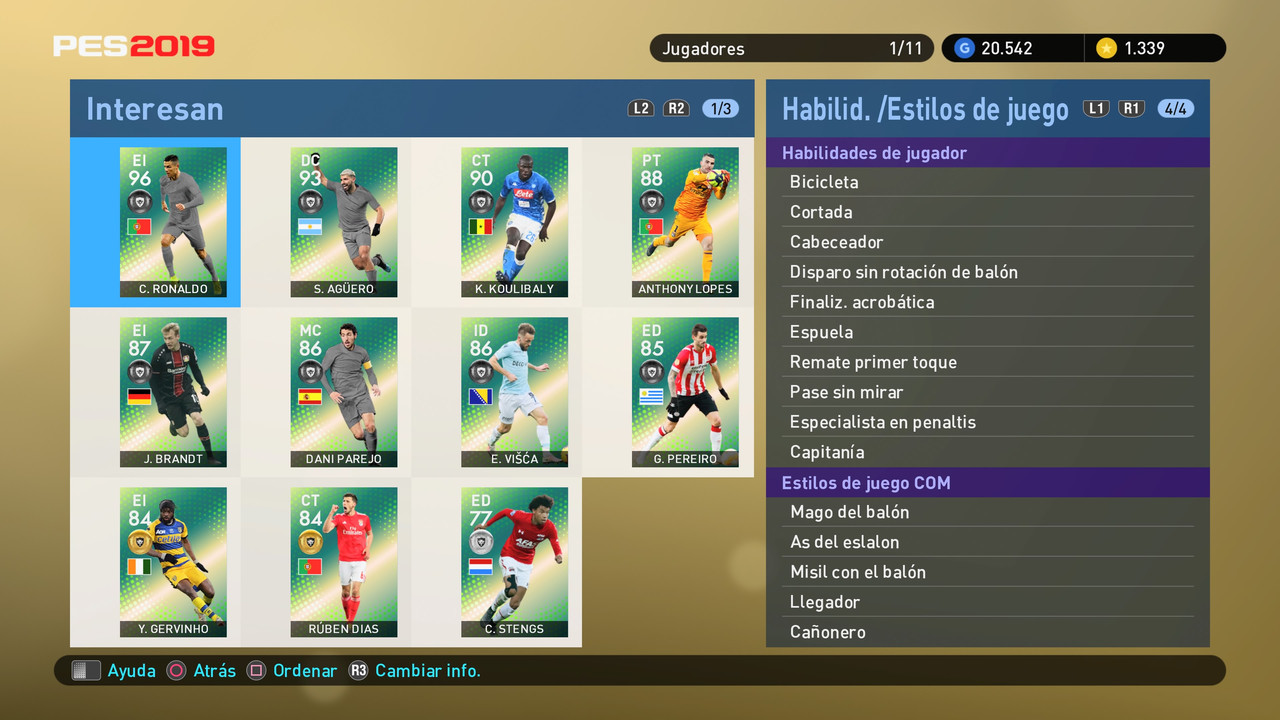Toggle the Cabeceador skill
The height and width of the screenshot is (720, 1280).
pyautogui.click(x=987, y=242)
